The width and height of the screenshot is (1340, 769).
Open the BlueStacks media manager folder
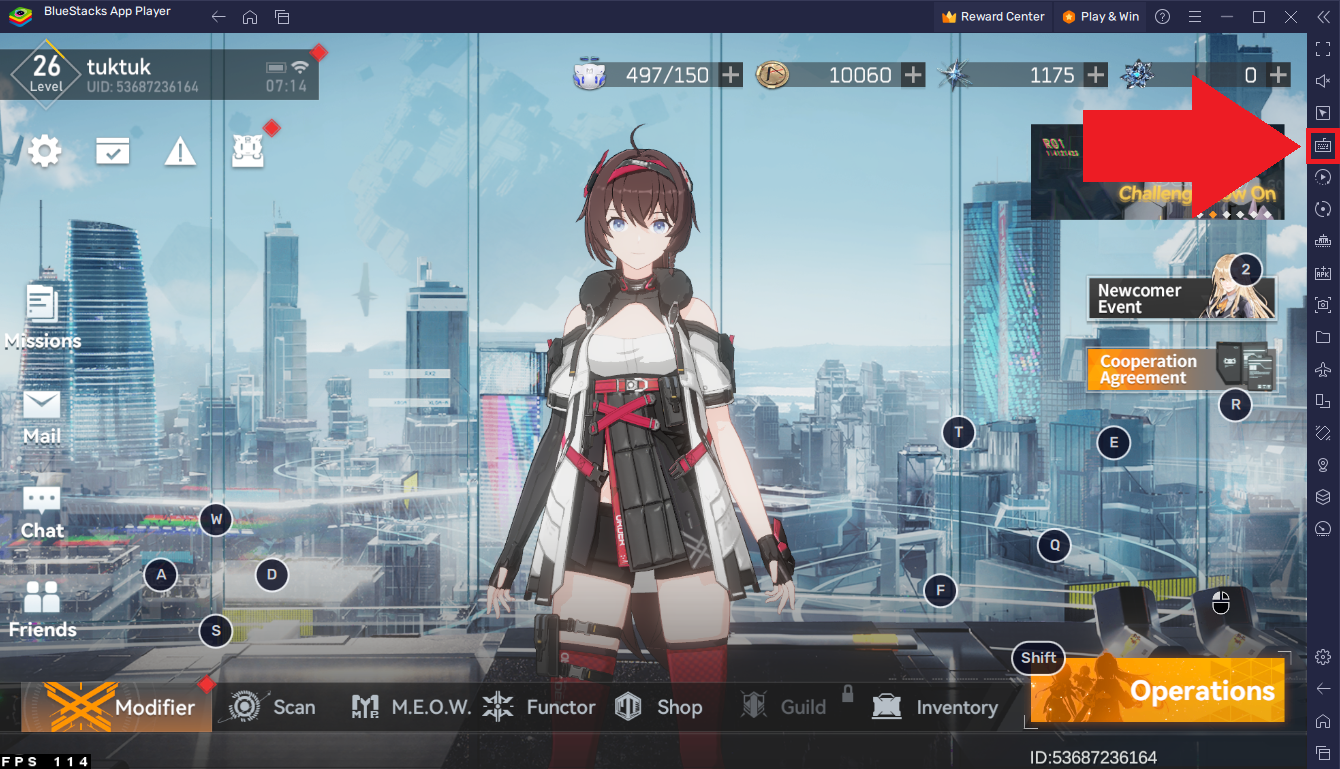pos(1322,337)
